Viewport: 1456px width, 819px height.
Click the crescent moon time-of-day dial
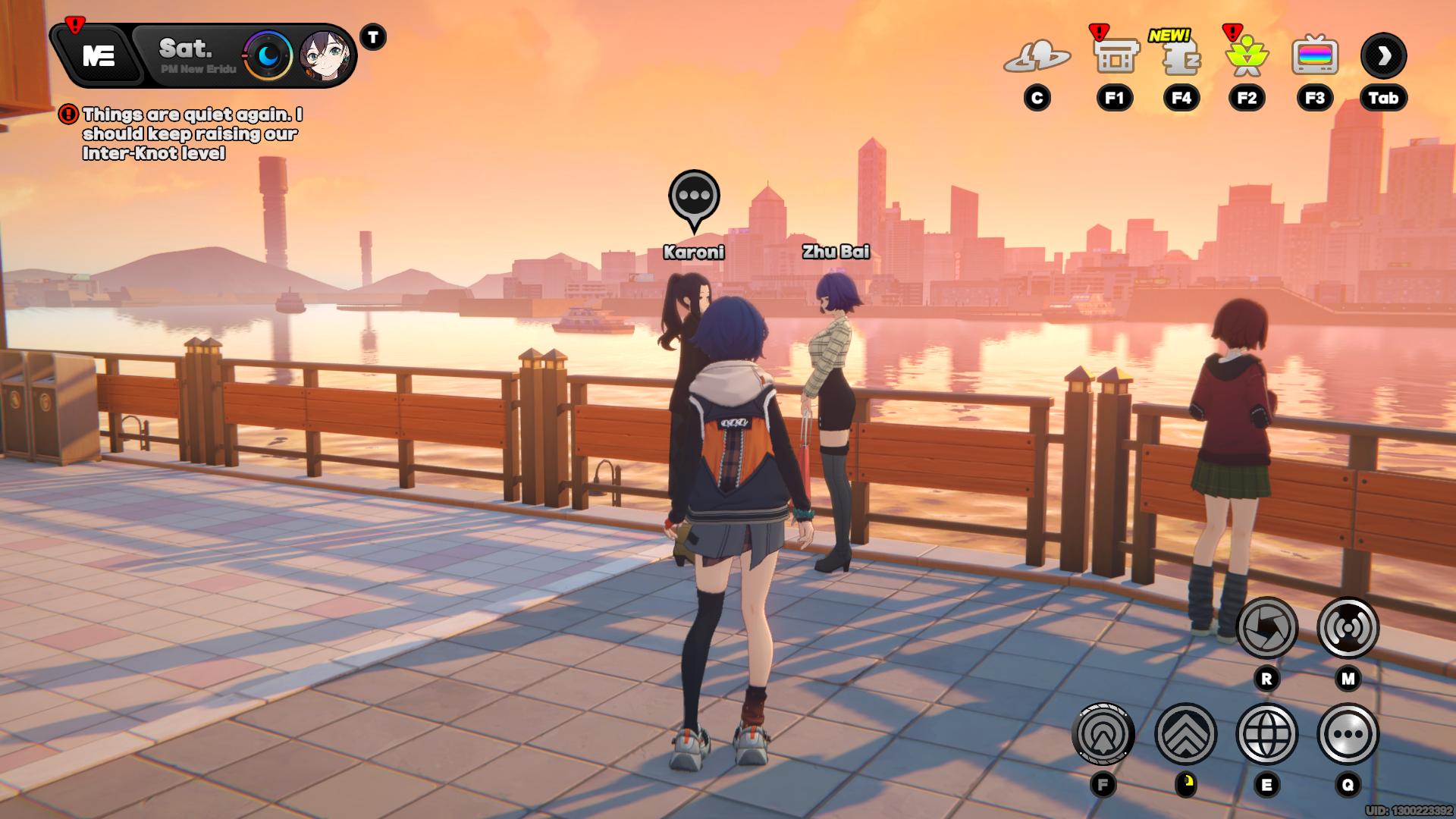(268, 55)
